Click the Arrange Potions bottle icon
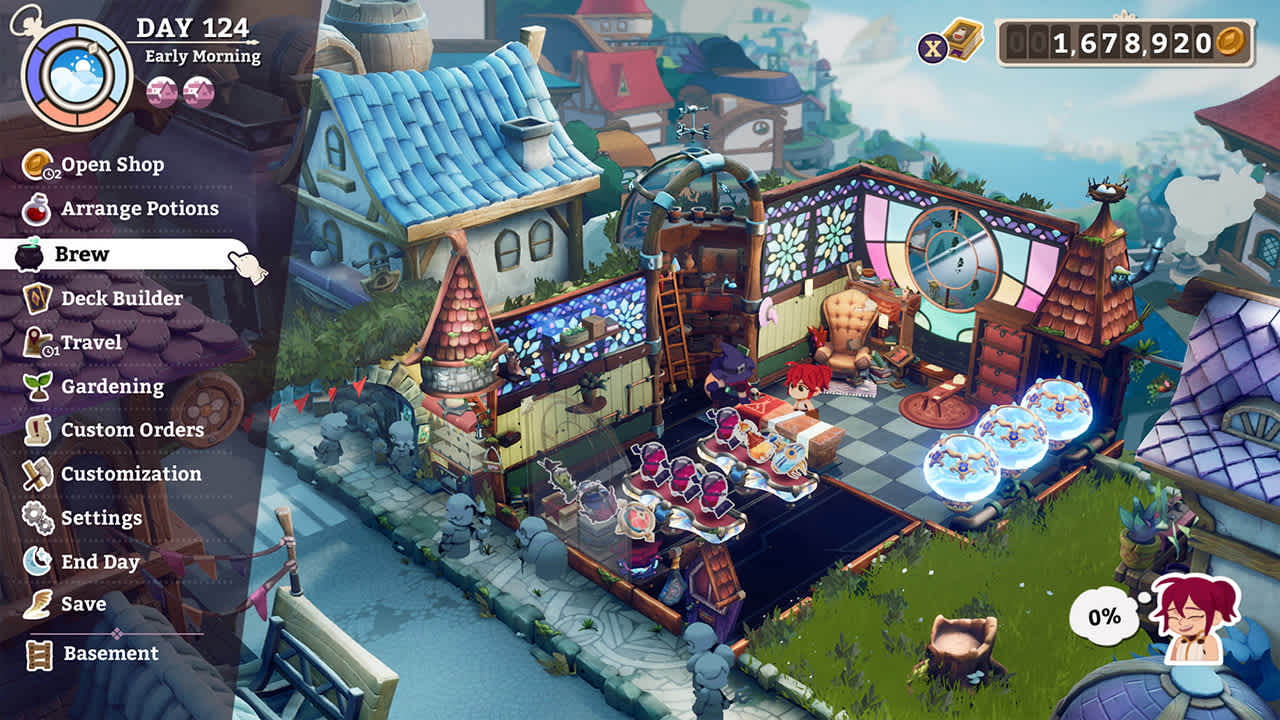 pos(35,210)
